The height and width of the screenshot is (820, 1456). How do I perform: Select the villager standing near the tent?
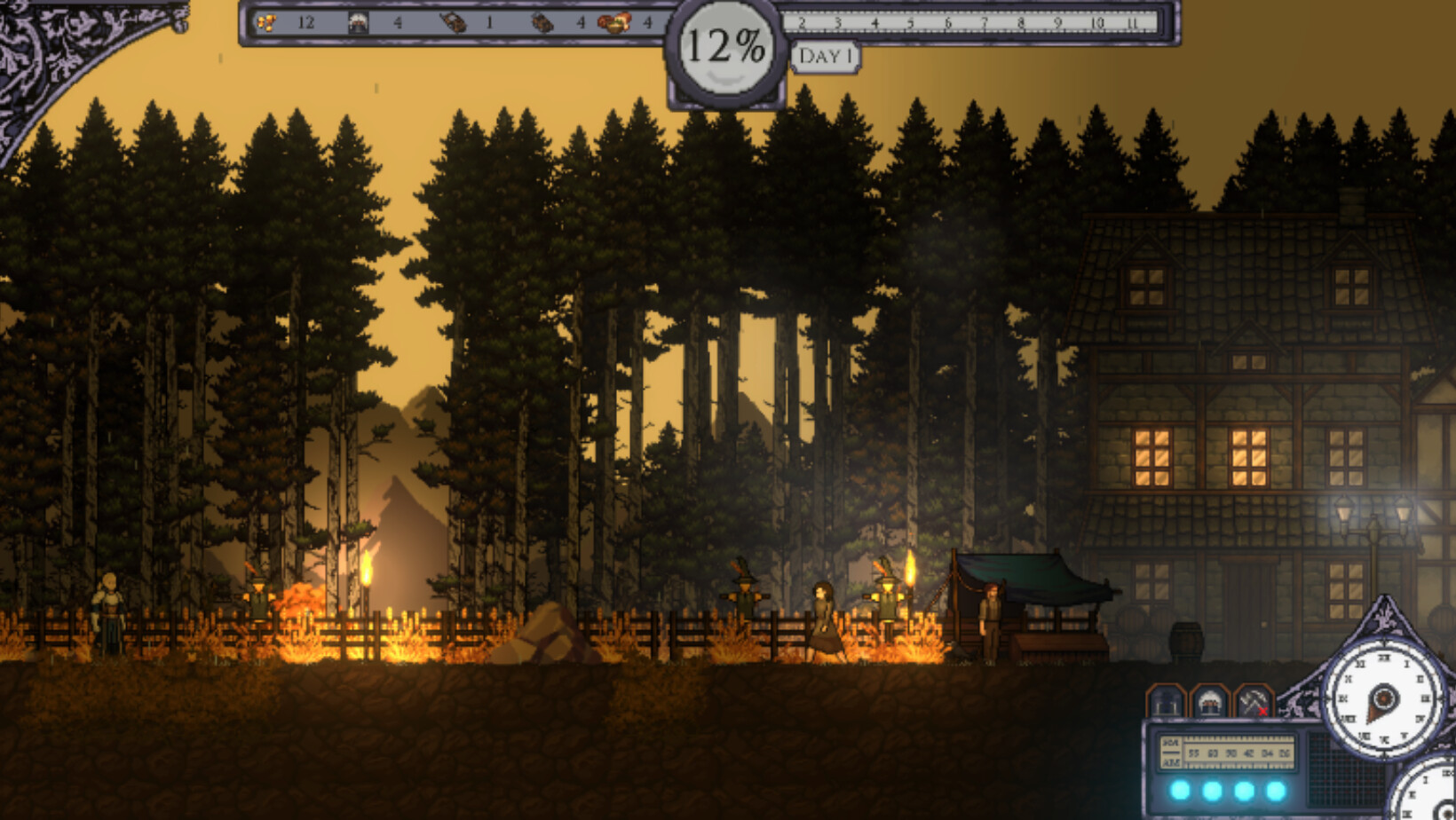tap(990, 621)
